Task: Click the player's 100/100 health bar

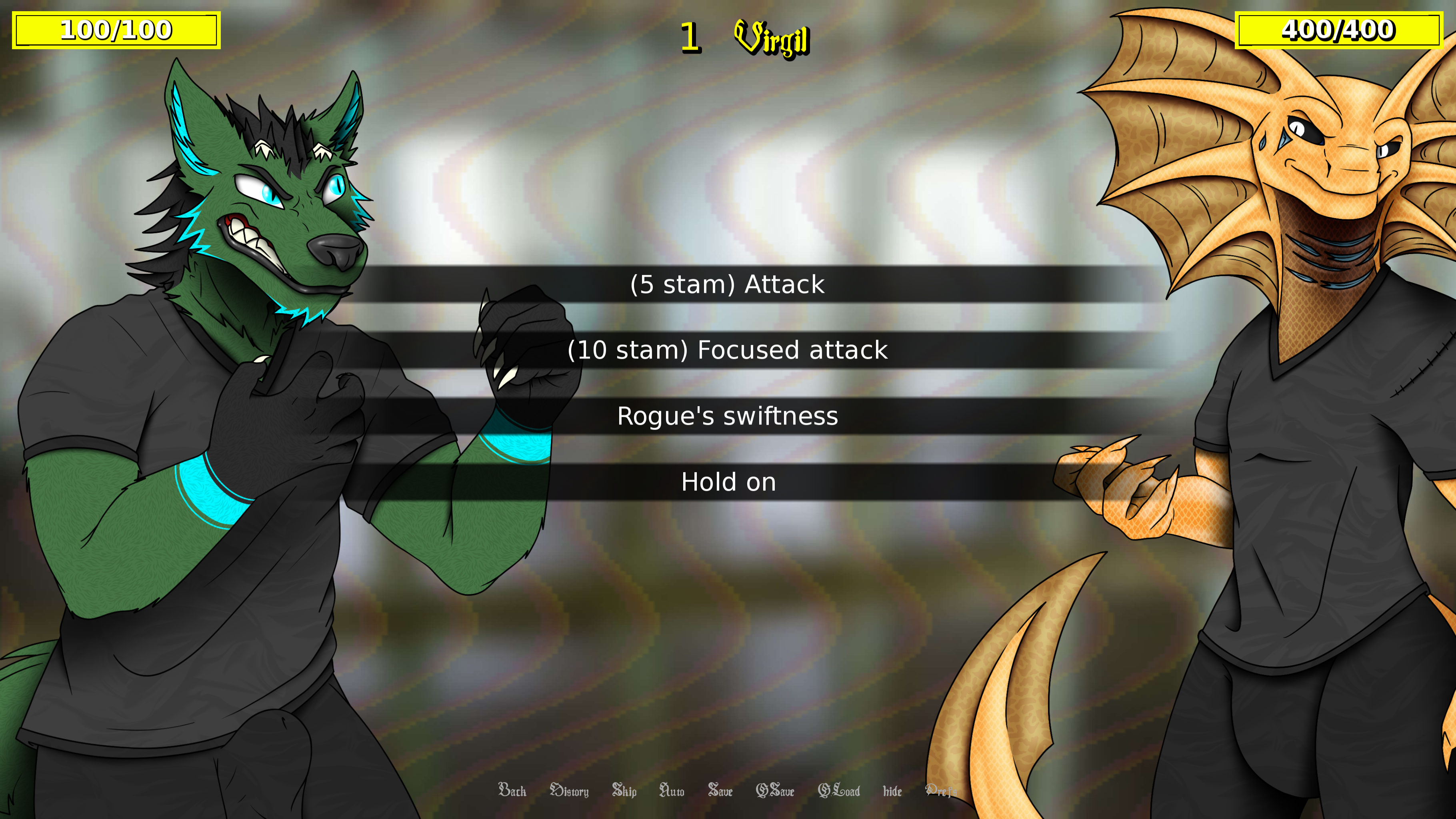Action: tap(116, 31)
